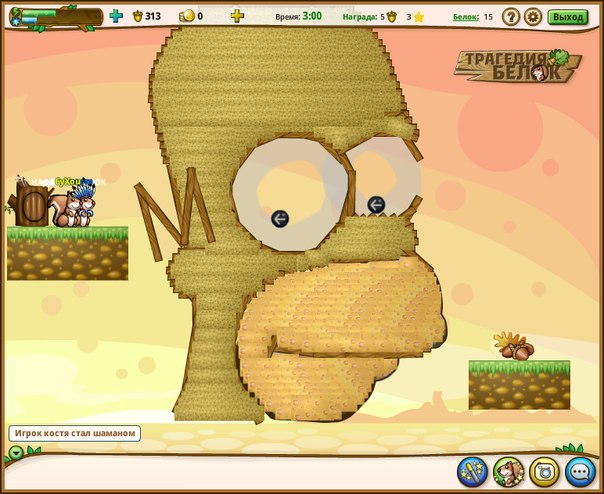
Task: Take a screenshot with the camera button
Action: click(544, 471)
